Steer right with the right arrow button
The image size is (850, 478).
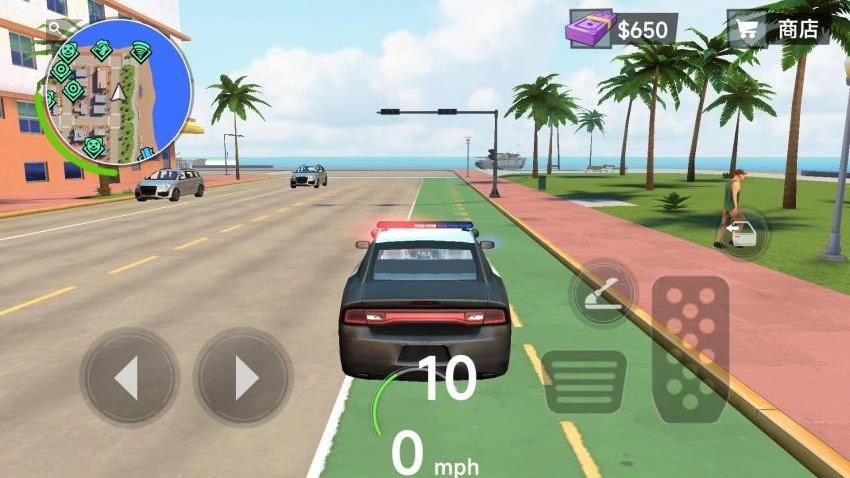(x=243, y=377)
